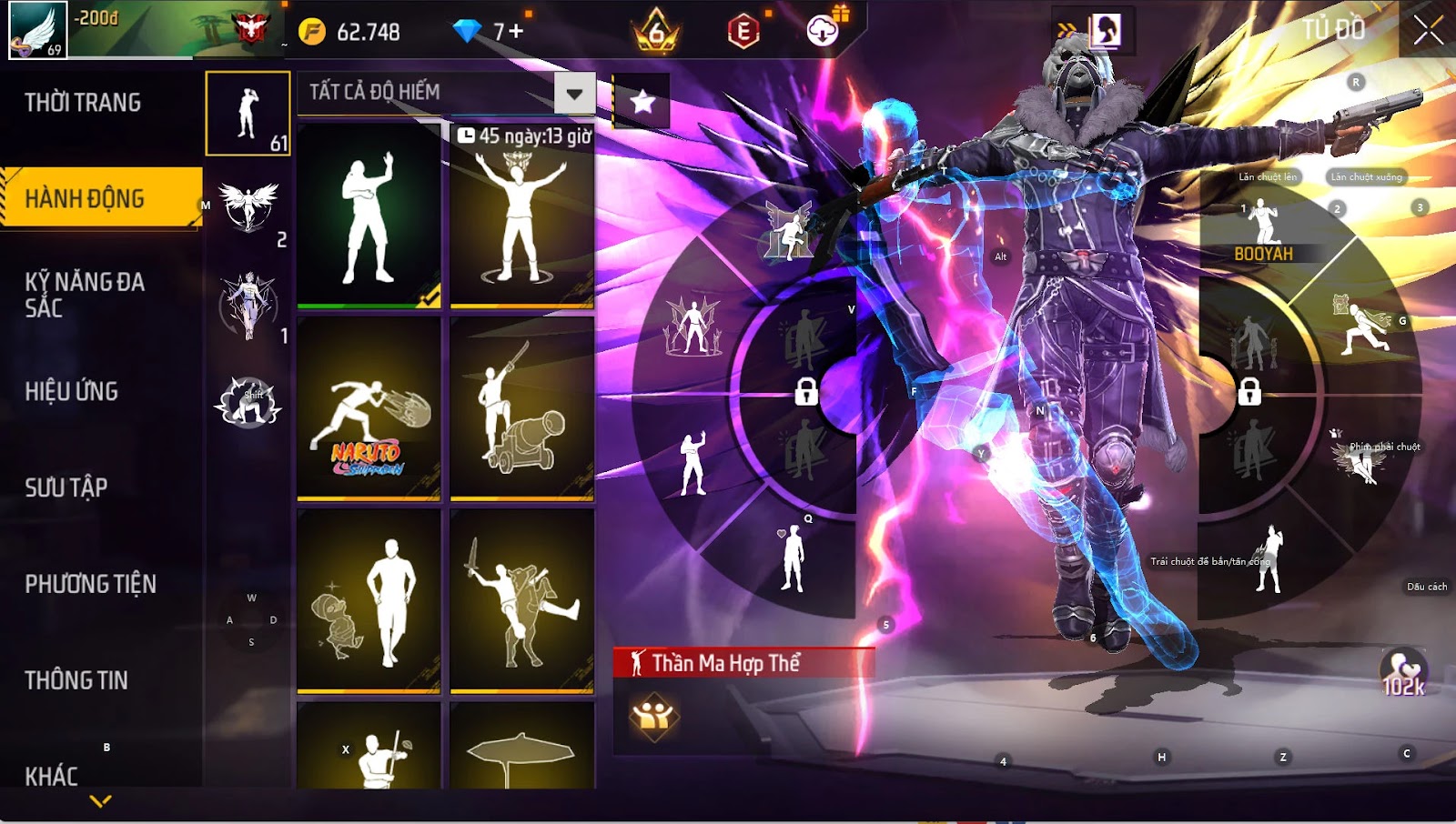The width and height of the screenshot is (1456, 824).
Task: Select the emote with 45-day timer
Action: click(x=521, y=216)
